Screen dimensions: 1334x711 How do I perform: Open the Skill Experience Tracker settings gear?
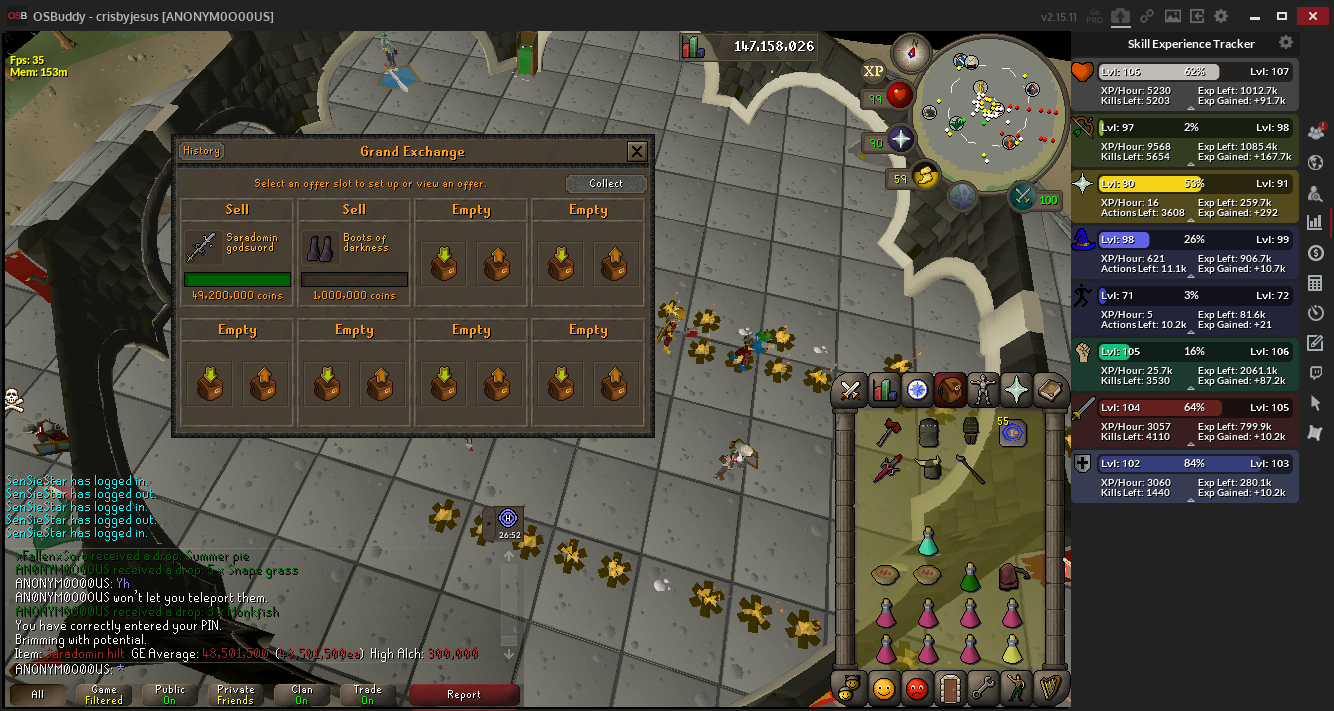(x=1286, y=43)
